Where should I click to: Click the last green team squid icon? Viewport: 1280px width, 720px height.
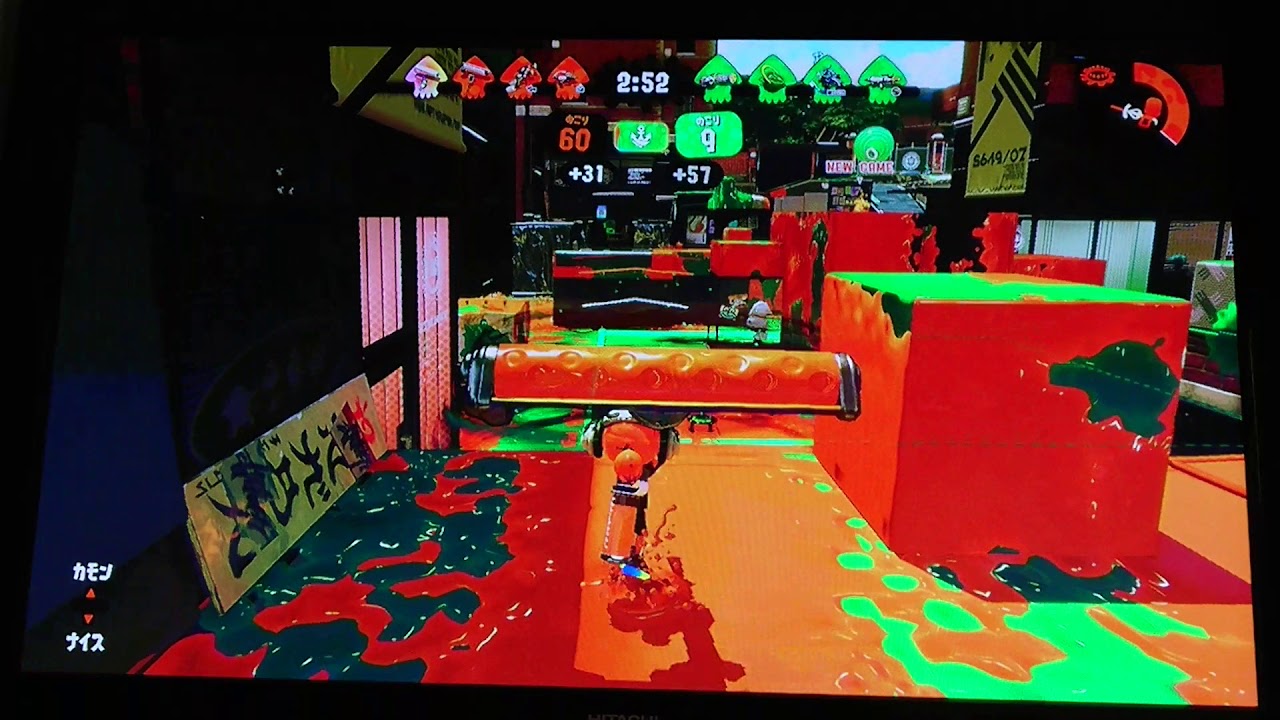click(880, 78)
